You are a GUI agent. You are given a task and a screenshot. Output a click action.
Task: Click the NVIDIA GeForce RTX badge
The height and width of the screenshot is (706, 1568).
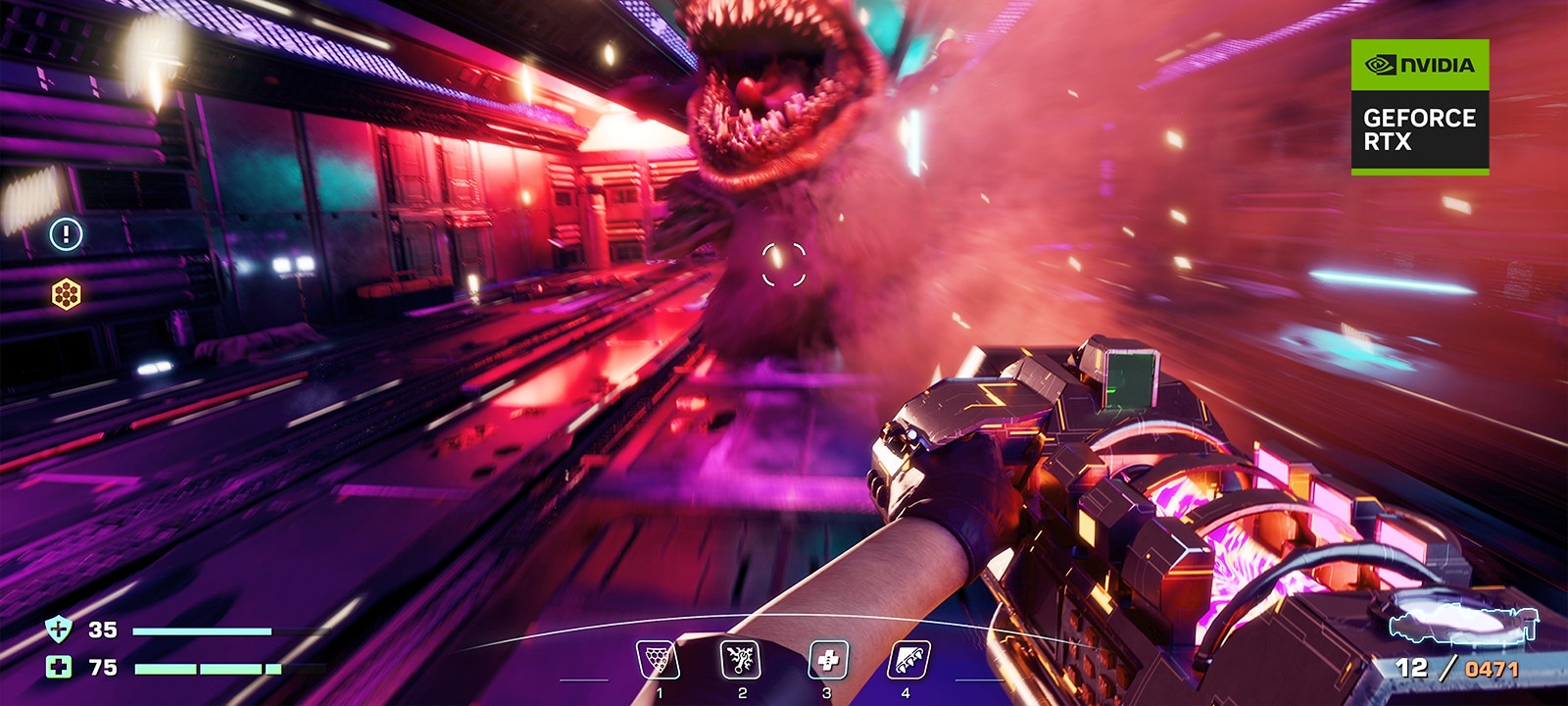[1419, 107]
